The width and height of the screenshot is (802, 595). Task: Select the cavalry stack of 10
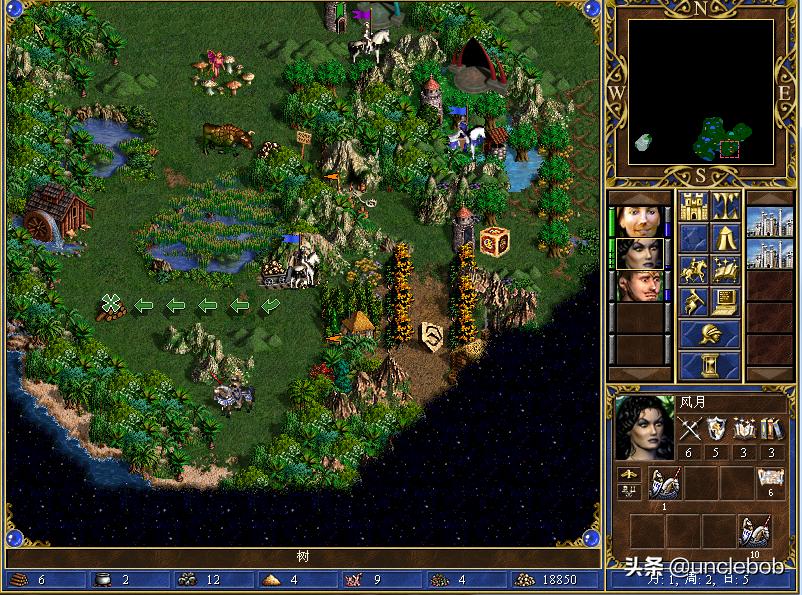tap(754, 531)
